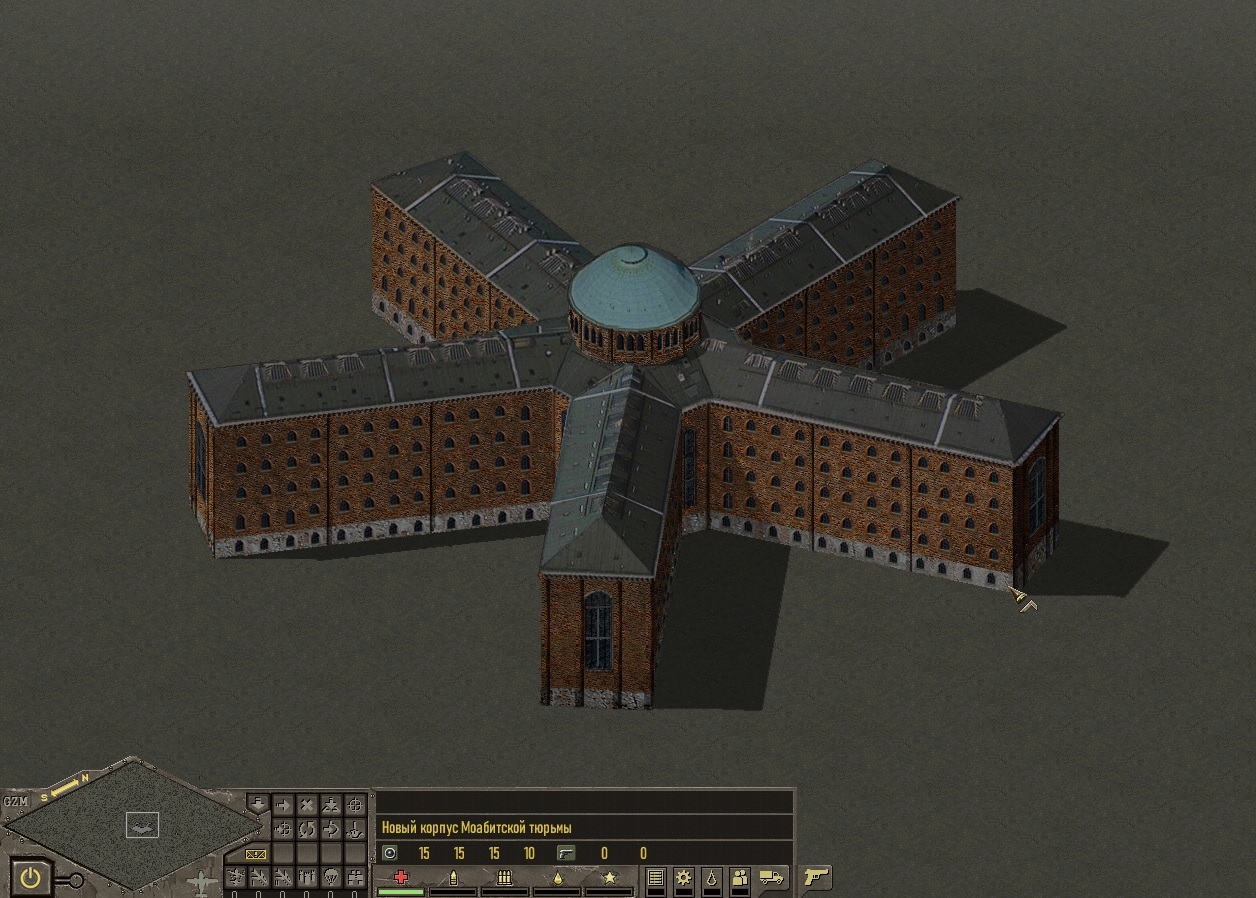The height and width of the screenshot is (898, 1256).
Task: Toggle the down-arrow panel button
Action: pyautogui.click(x=258, y=803)
